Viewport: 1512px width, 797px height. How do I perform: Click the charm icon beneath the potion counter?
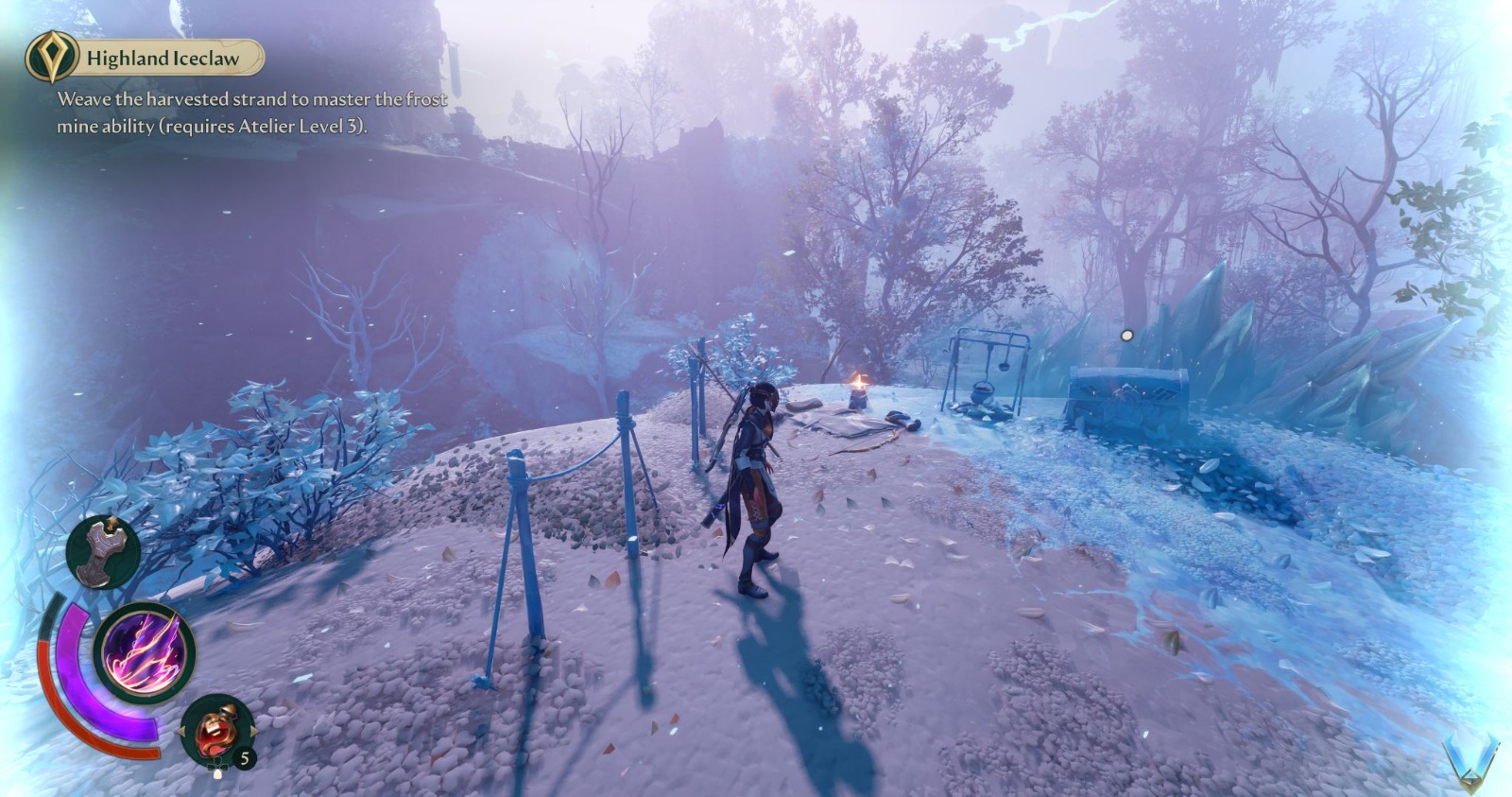click(218, 771)
